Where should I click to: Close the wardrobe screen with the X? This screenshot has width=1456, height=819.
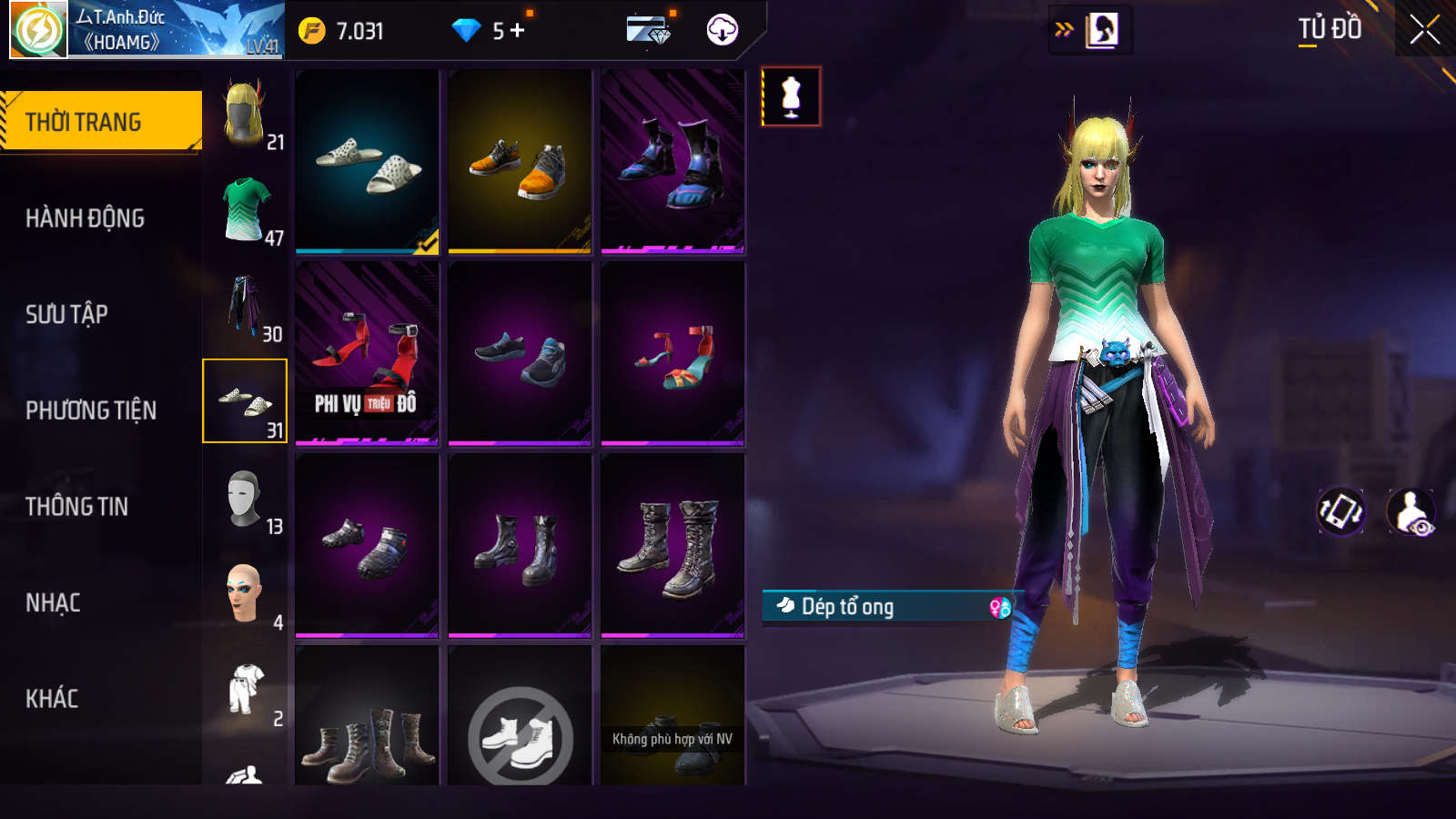click(1424, 30)
